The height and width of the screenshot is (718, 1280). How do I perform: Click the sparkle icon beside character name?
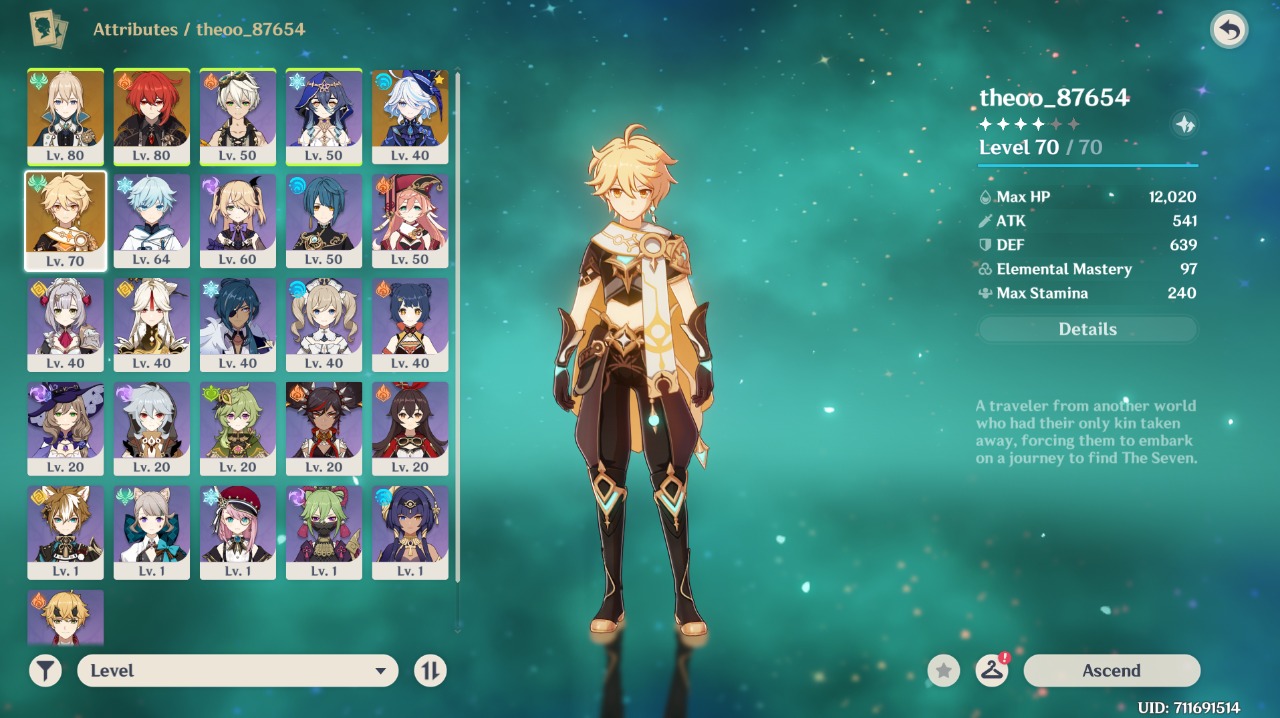1184,124
